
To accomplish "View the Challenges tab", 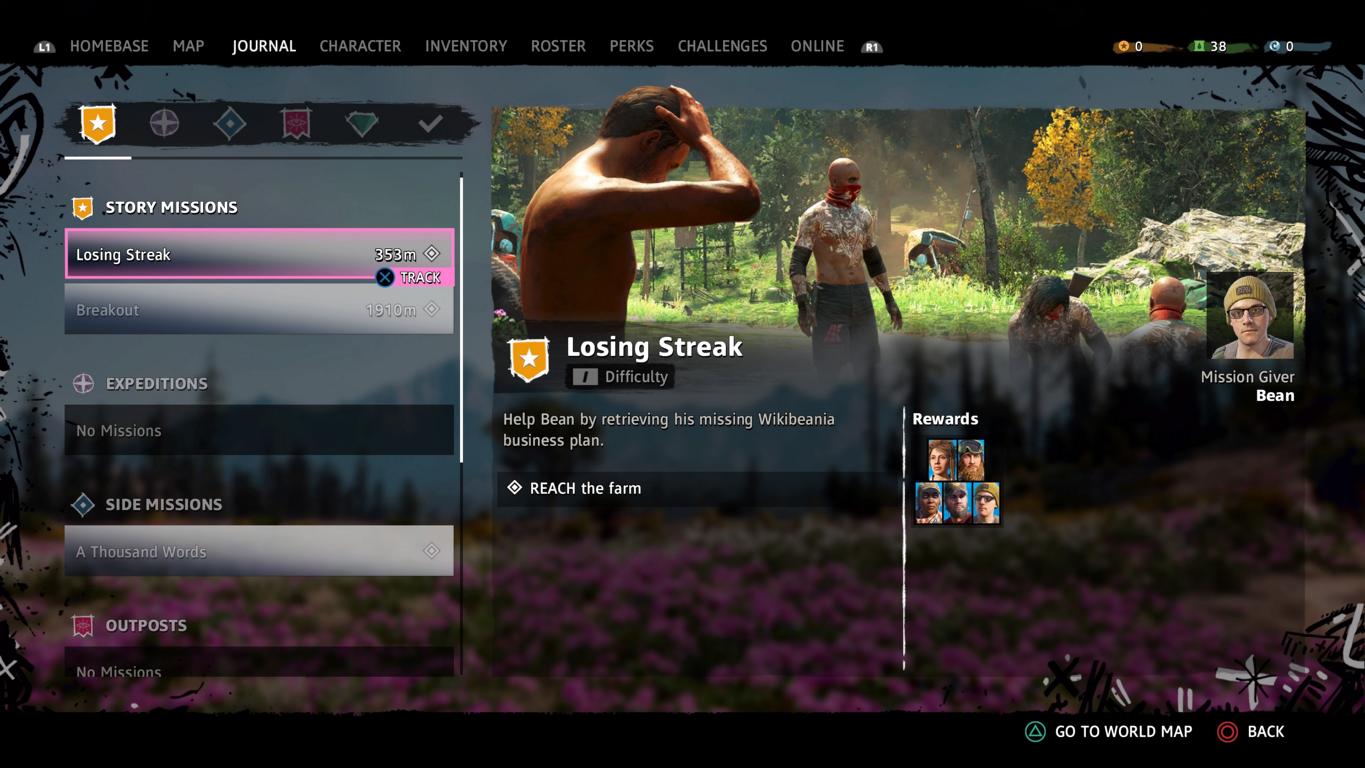I will coord(722,46).
